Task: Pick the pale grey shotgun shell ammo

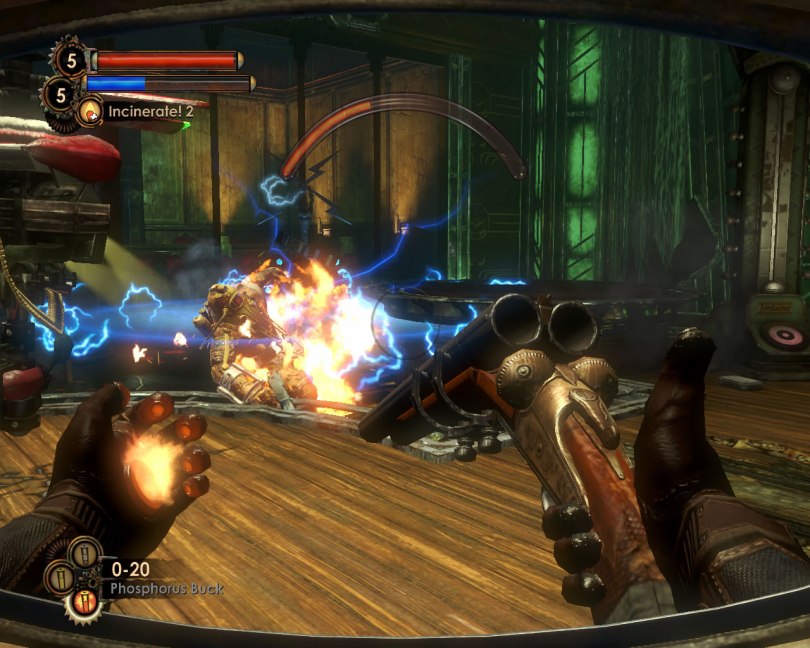Action: tap(84, 553)
